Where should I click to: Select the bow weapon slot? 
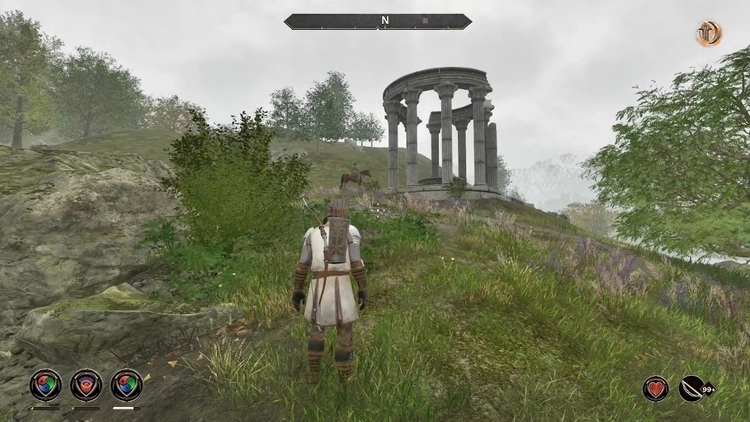[x=693, y=389]
